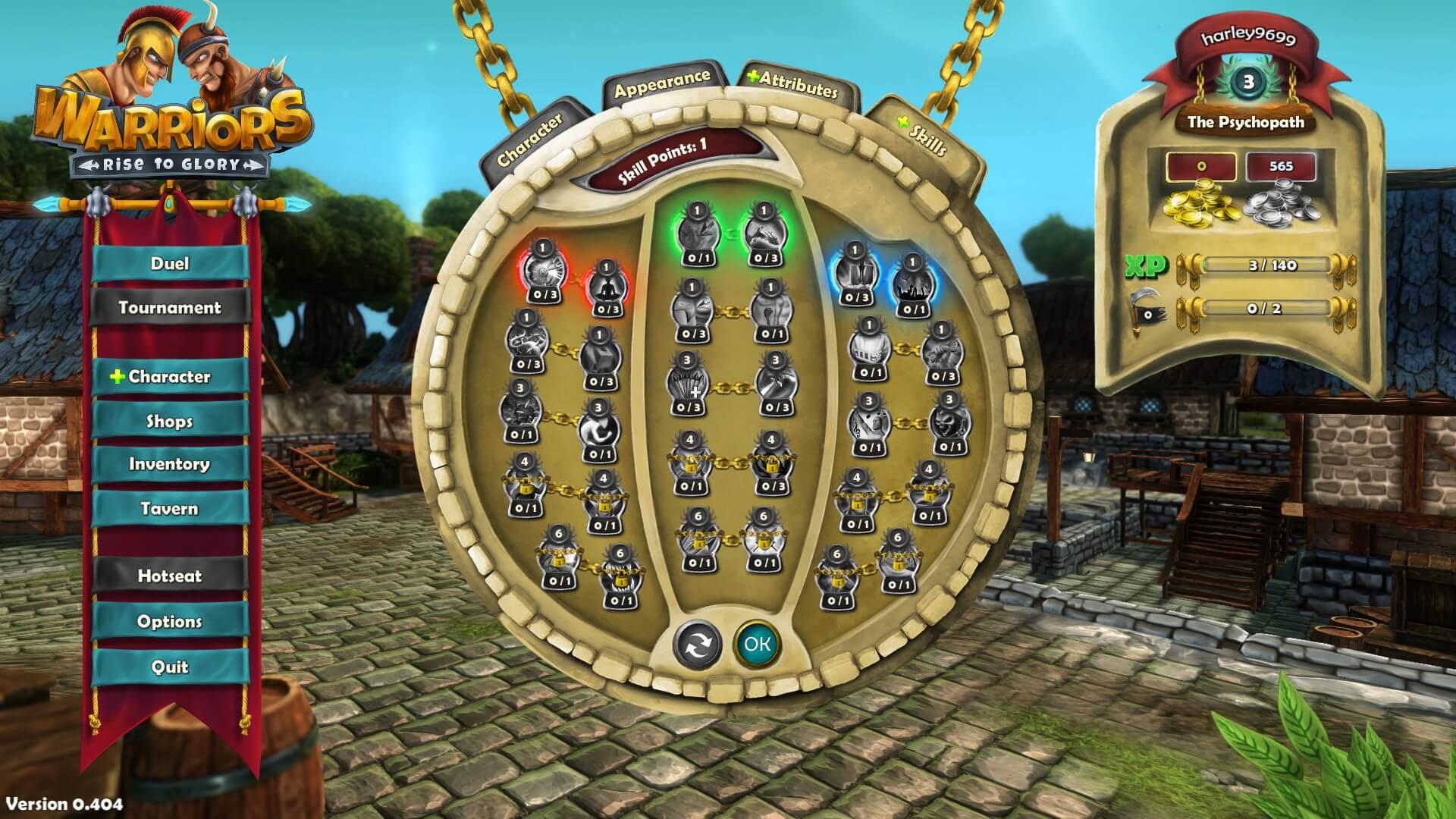This screenshot has height=819, width=1456.
Task: Pick the skill icon with the plus cursor
Action: click(689, 385)
